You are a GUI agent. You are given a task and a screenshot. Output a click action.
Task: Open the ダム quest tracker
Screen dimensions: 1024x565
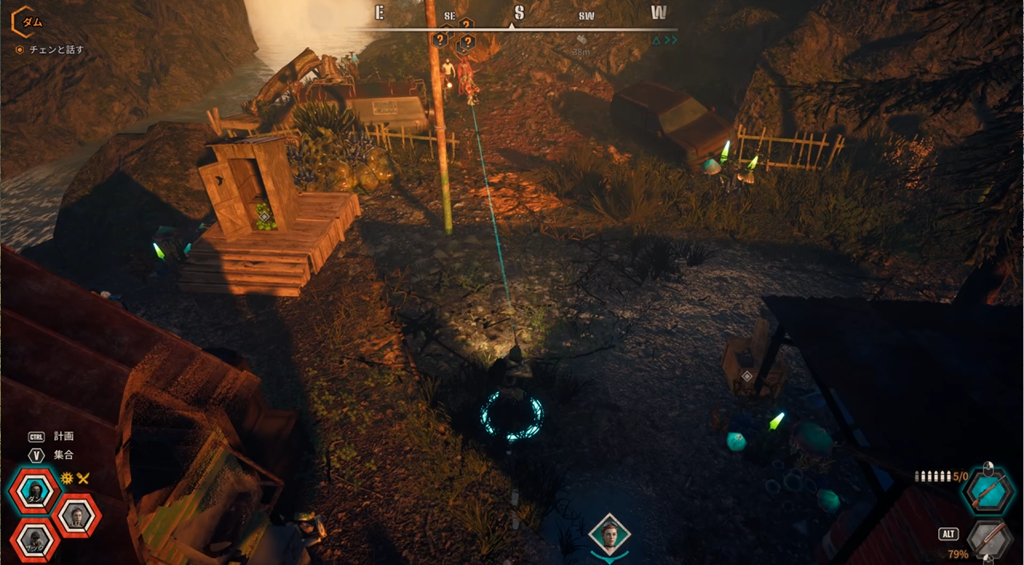pyautogui.click(x=28, y=19)
